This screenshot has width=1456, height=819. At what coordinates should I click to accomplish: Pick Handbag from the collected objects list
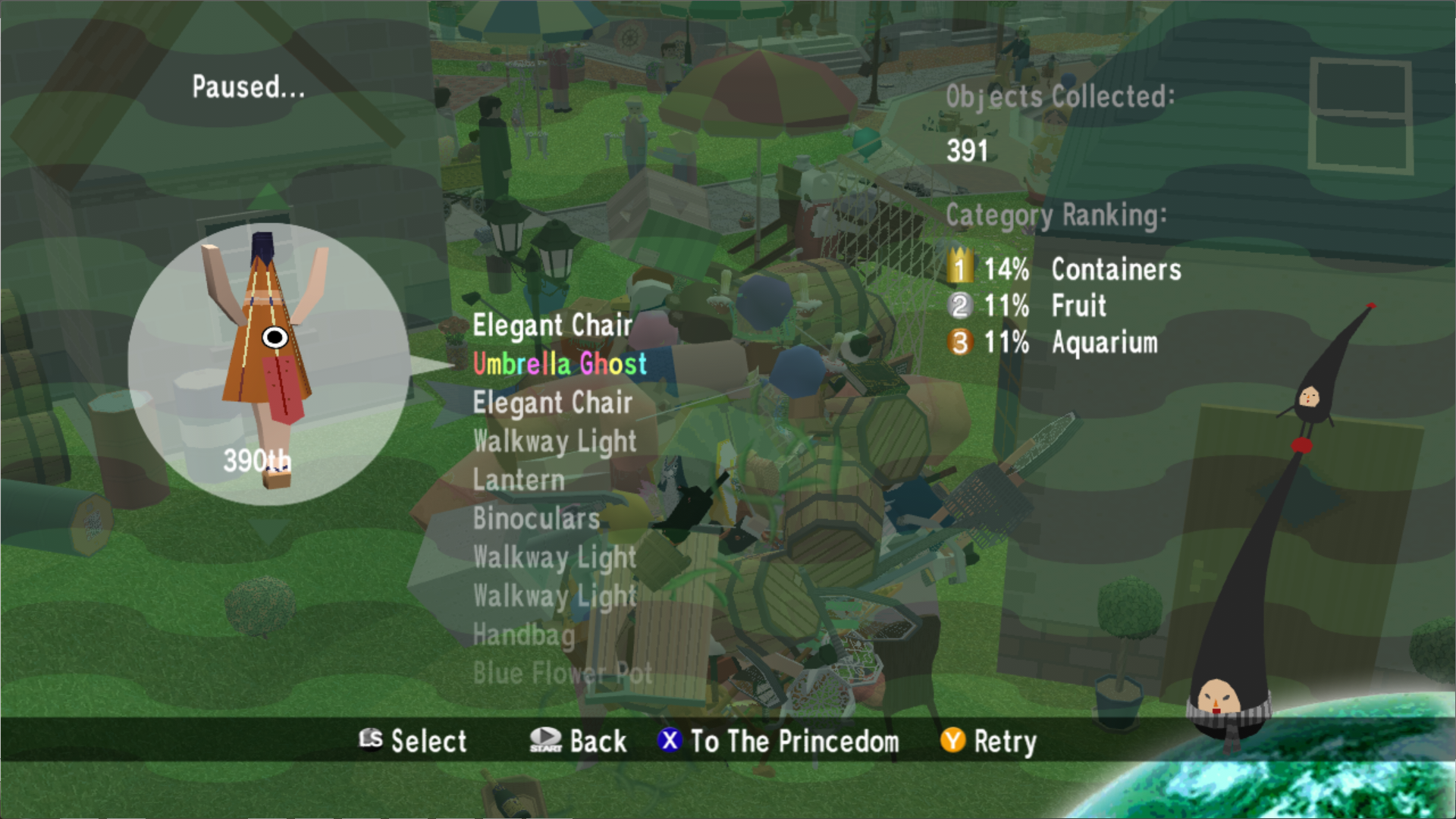click(x=523, y=635)
